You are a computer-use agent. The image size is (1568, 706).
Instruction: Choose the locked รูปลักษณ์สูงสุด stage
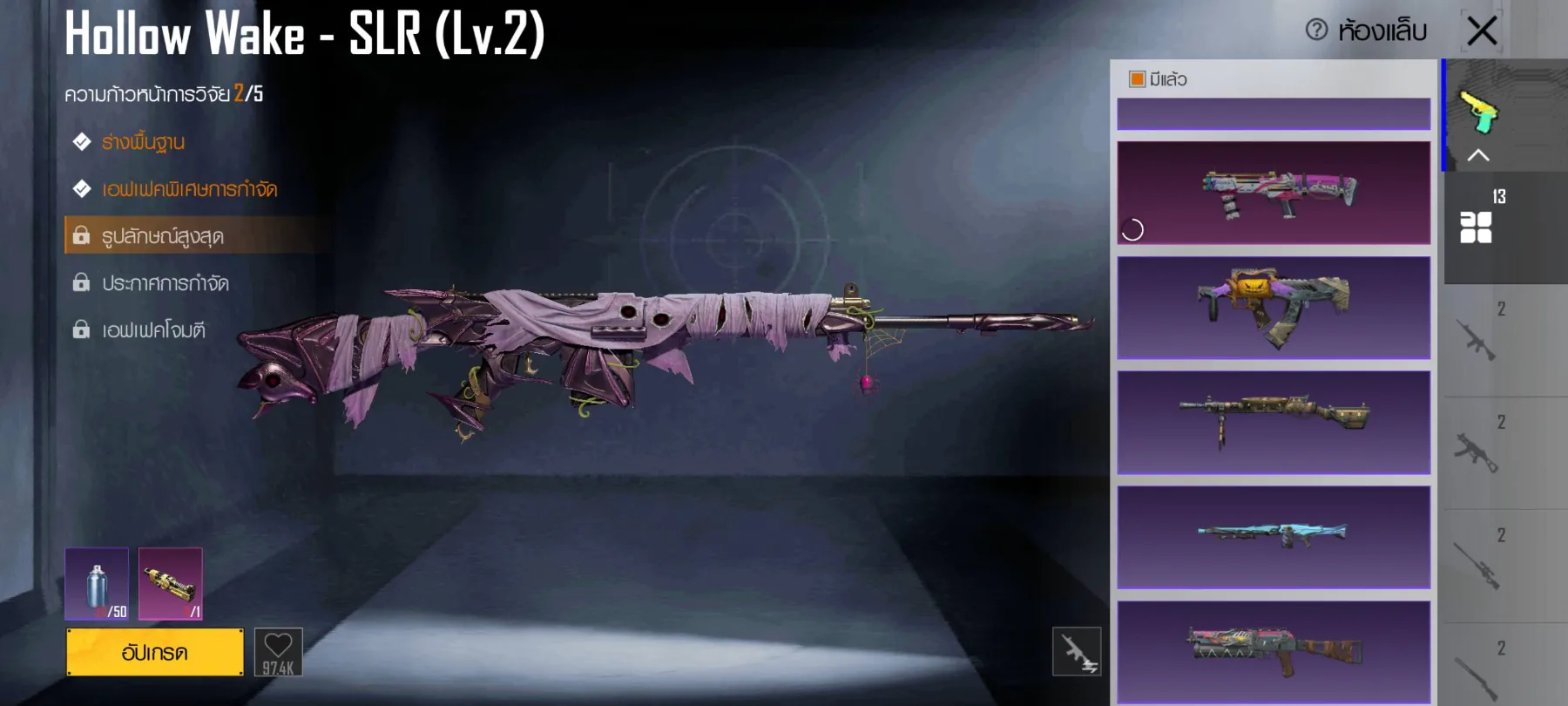(163, 236)
